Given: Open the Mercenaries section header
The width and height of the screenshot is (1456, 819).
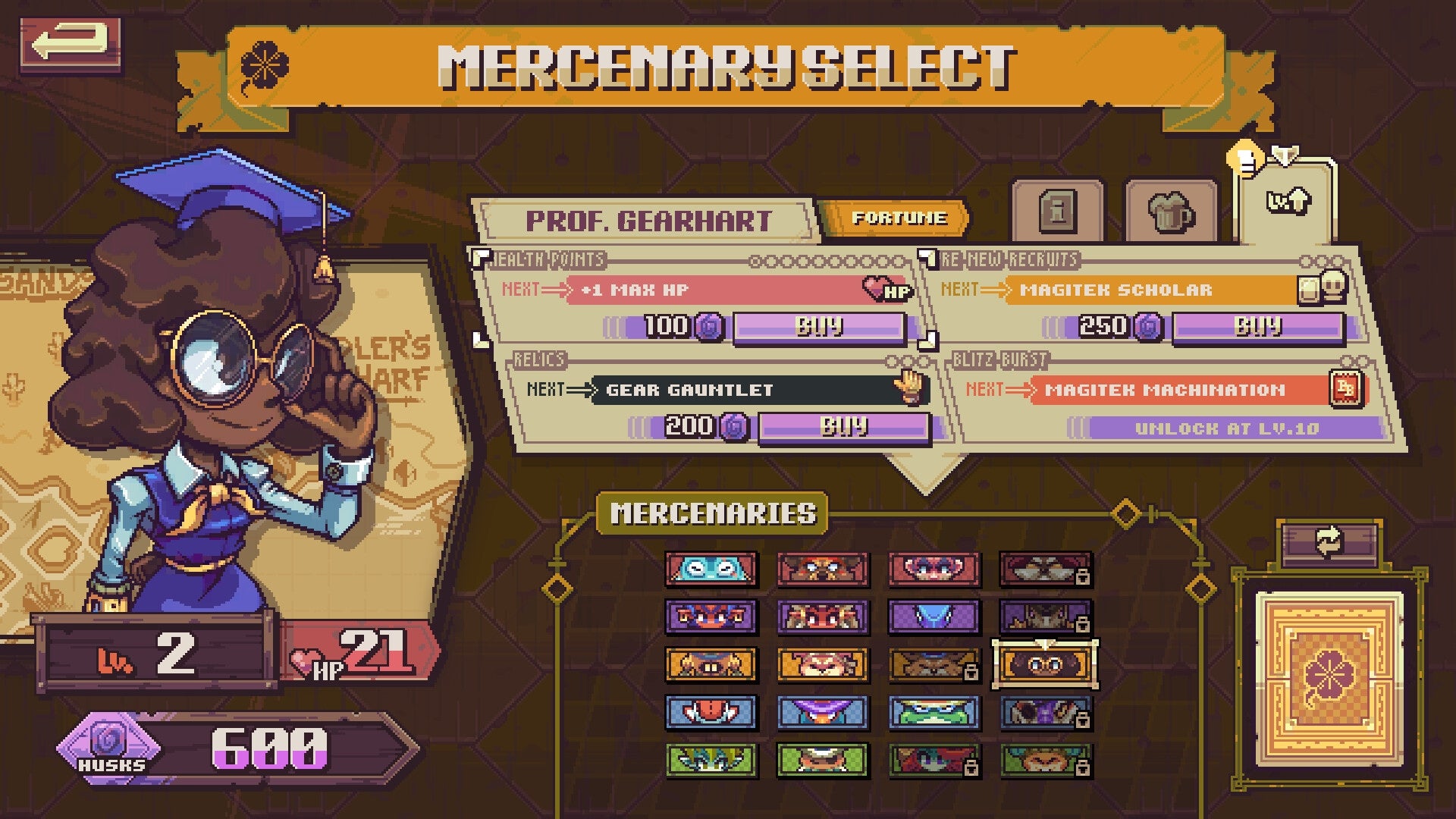Looking at the screenshot, I should (x=711, y=512).
